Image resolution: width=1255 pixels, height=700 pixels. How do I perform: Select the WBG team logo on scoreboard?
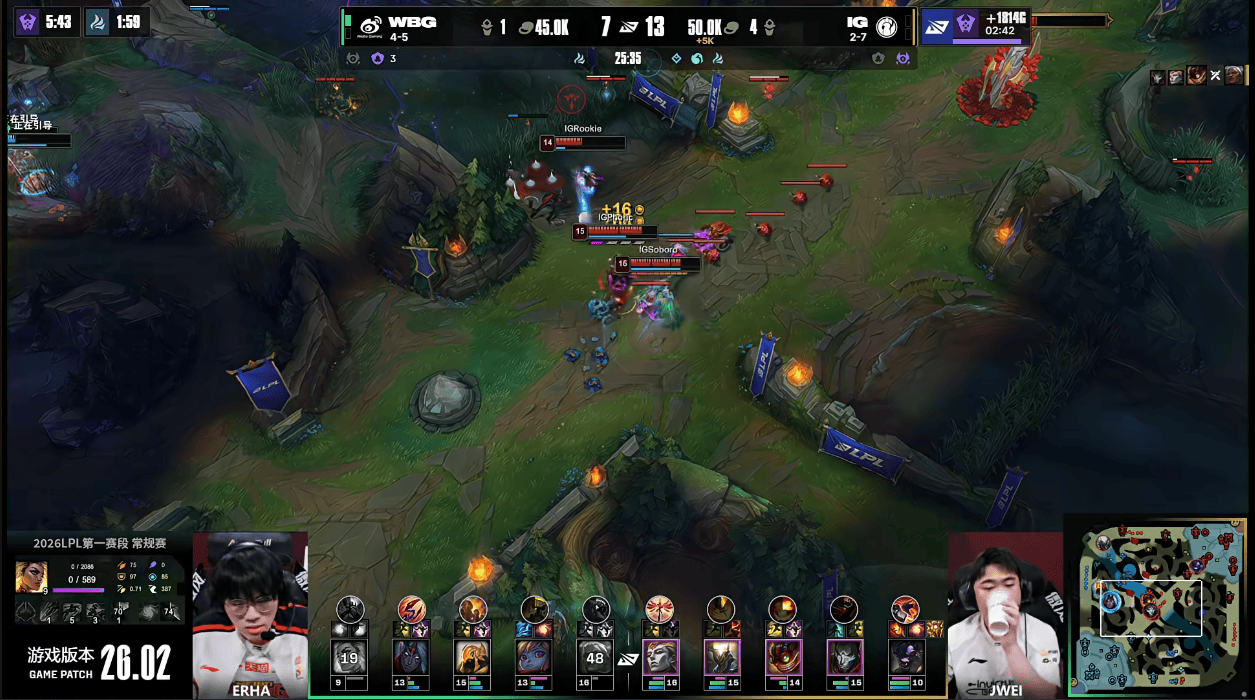[x=371, y=26]
